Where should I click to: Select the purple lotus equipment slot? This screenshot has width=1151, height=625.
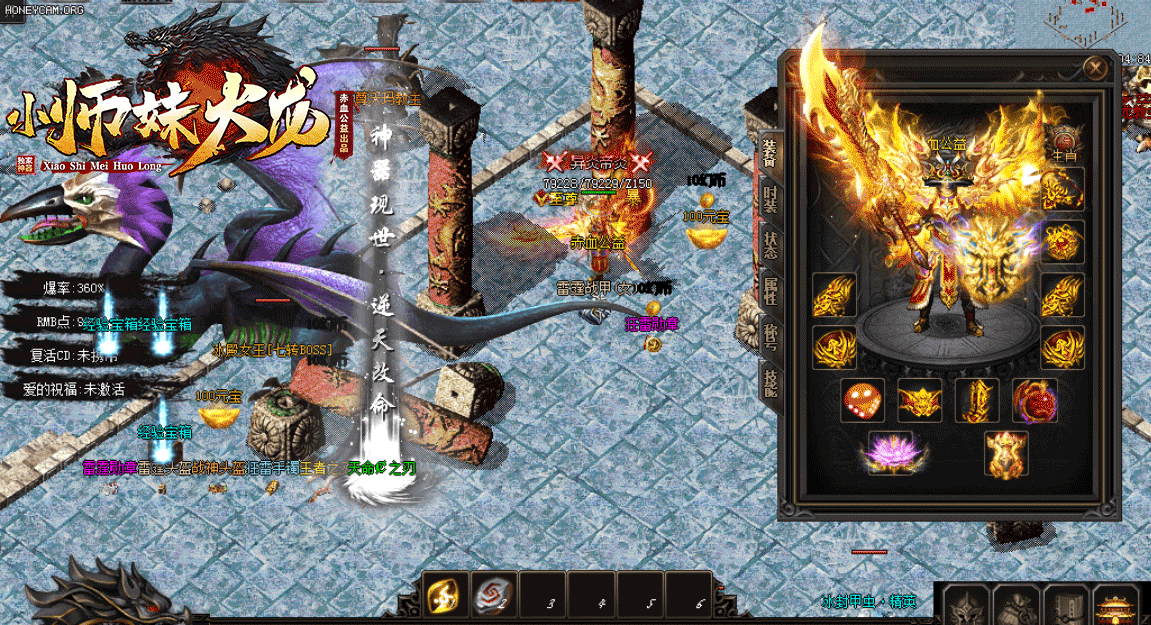[x=890, y=453]
